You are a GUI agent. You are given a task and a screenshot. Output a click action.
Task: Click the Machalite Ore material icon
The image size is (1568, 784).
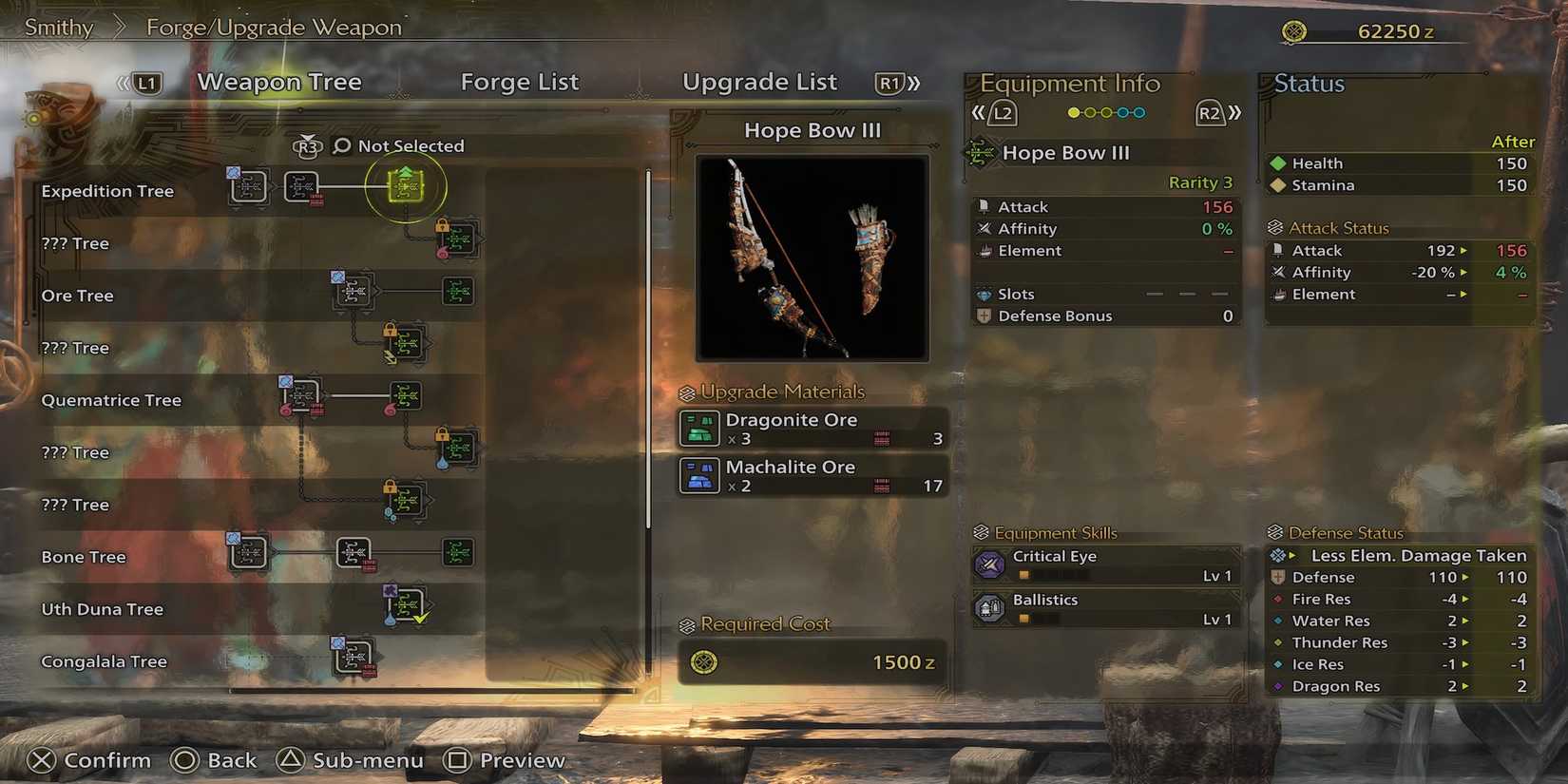698,475
